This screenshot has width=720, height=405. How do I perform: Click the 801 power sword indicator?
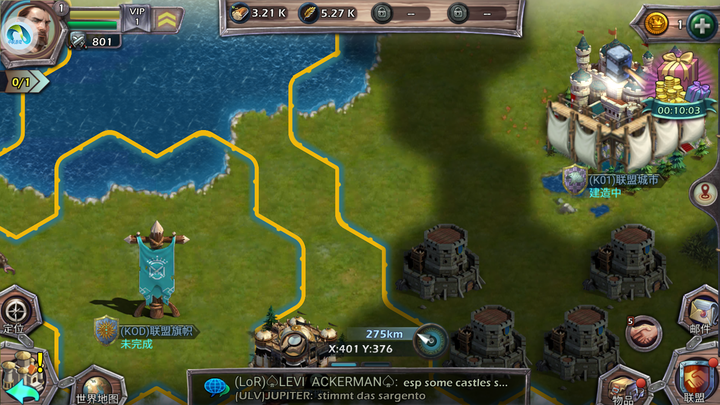pos(94,41)
